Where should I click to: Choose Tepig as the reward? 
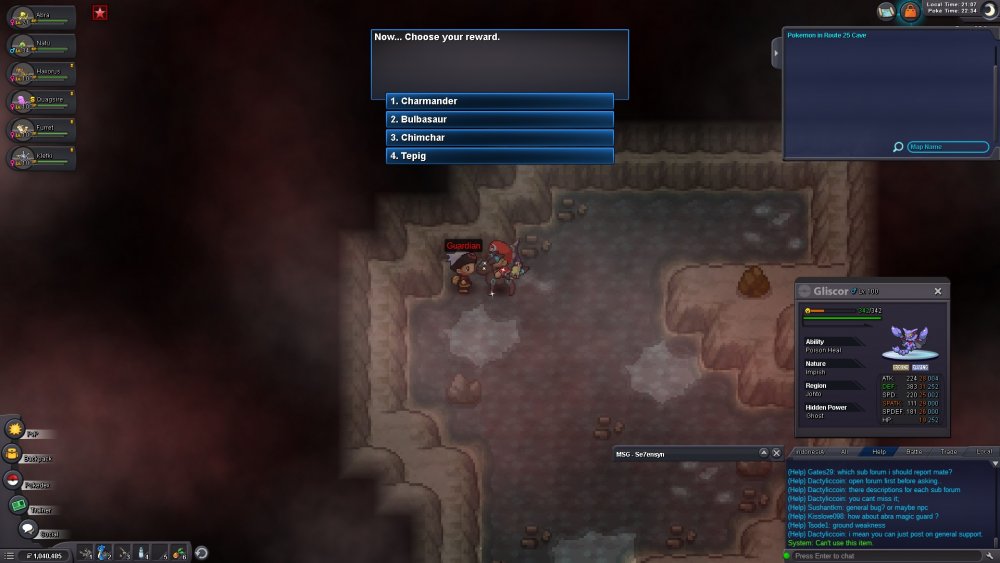pyautogui.click(x=499, y=156)
